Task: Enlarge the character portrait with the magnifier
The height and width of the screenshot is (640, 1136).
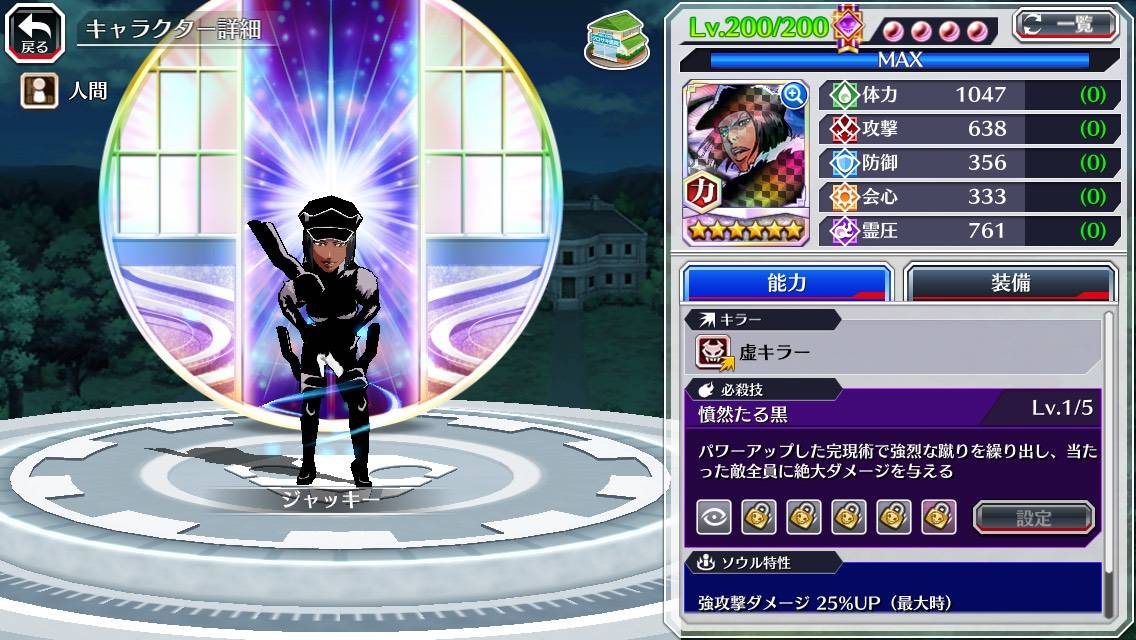Action: [x=795, y=95]
